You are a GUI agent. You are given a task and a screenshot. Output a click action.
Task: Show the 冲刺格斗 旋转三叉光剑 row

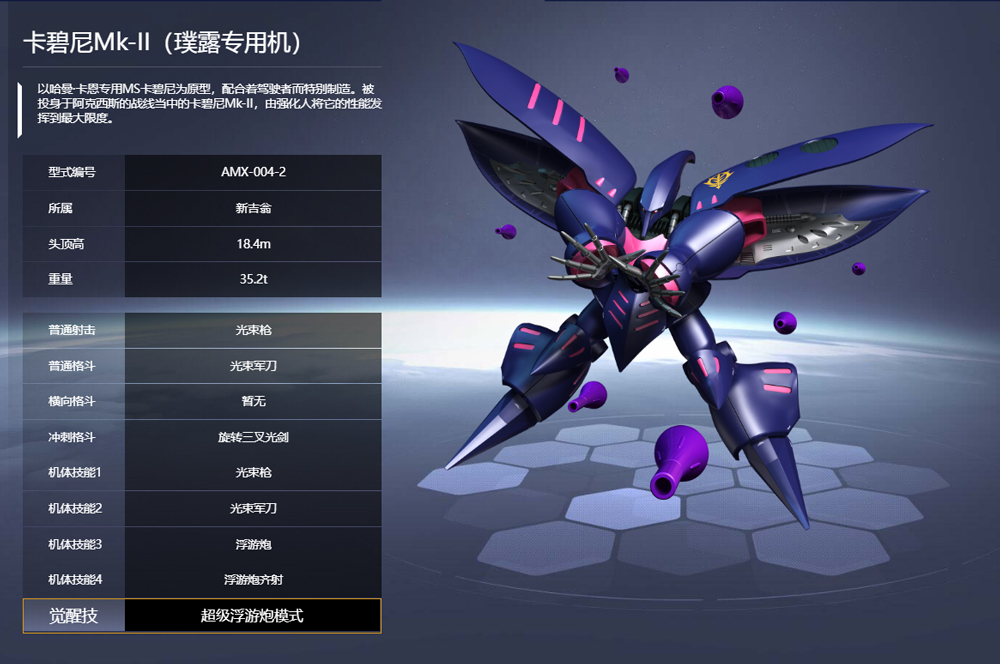point(202,437)
